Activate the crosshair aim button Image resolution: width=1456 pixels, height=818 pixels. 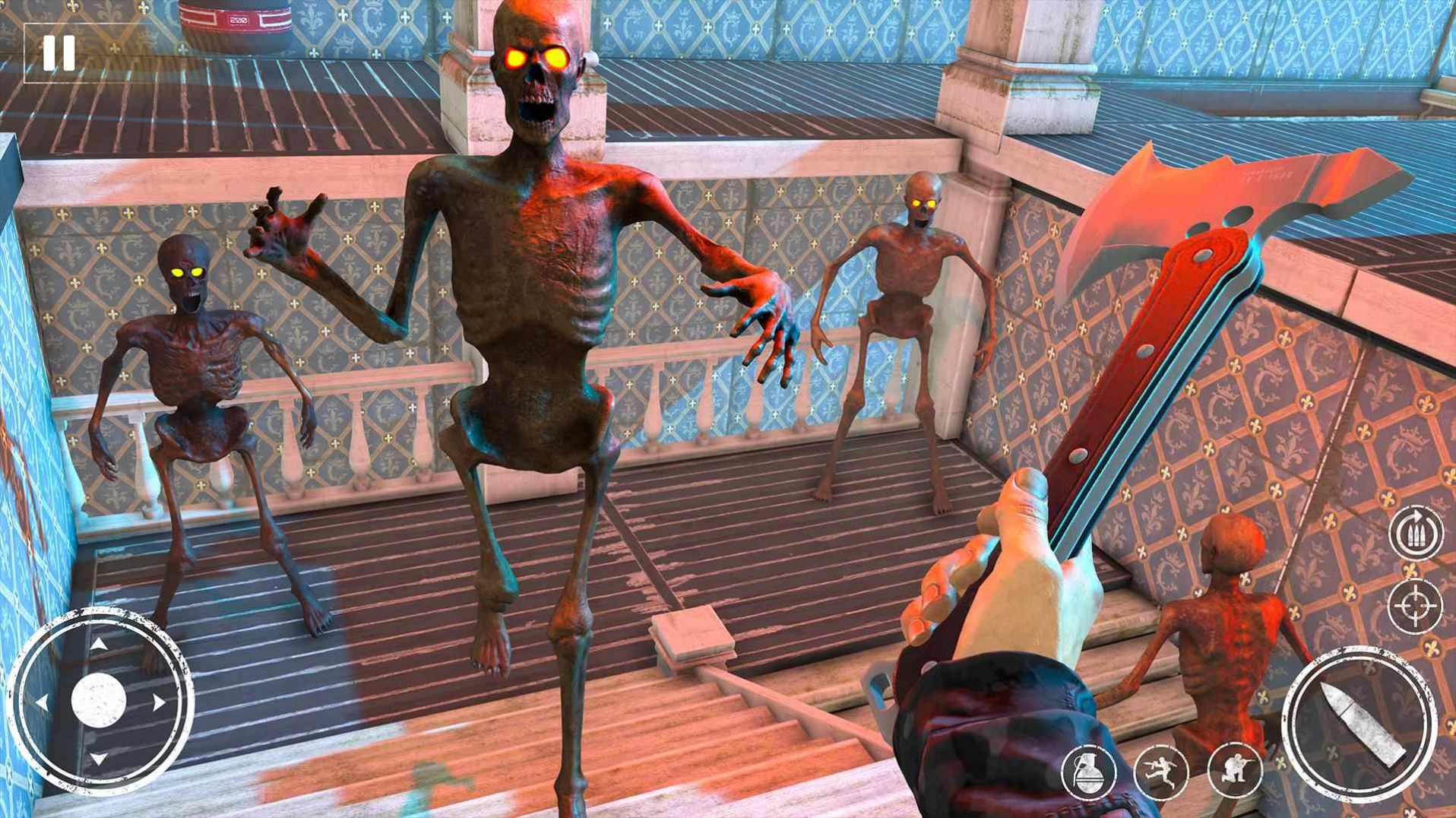[1414, 606]
